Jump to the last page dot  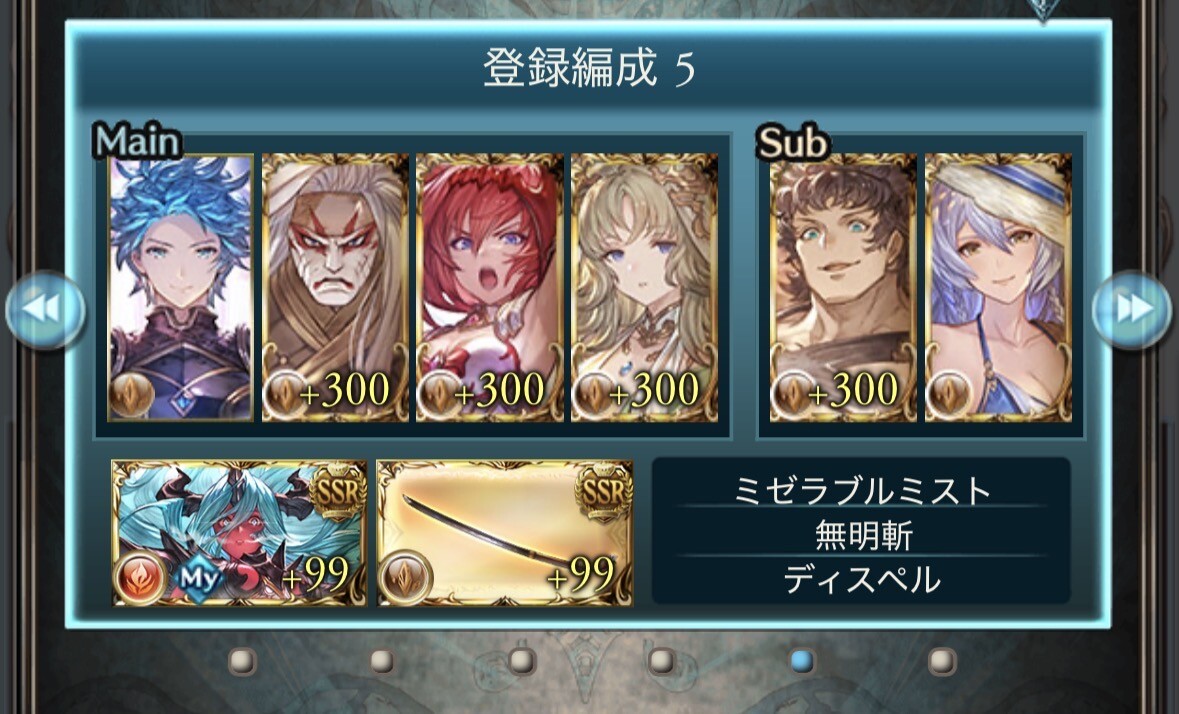click(941, 661)
